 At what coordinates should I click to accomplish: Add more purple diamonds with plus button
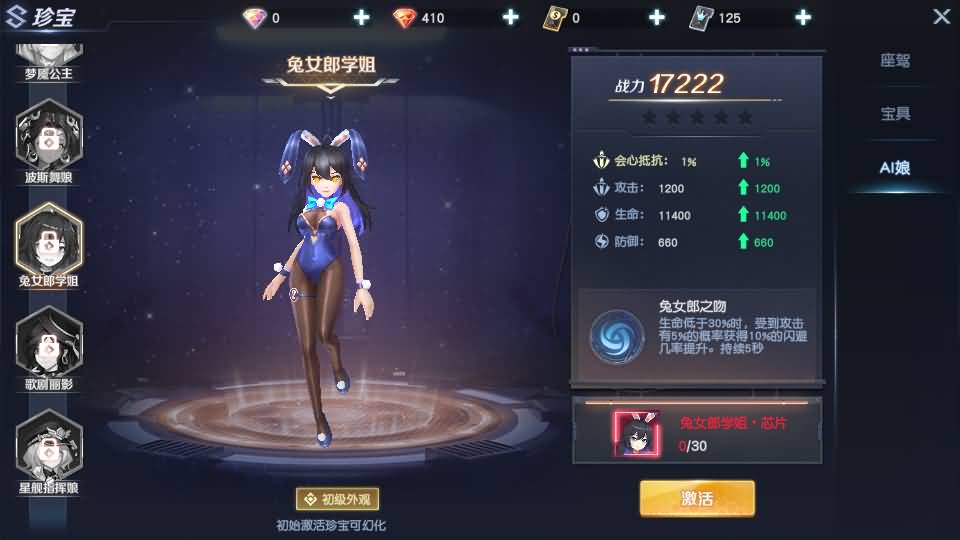(361, 18)
